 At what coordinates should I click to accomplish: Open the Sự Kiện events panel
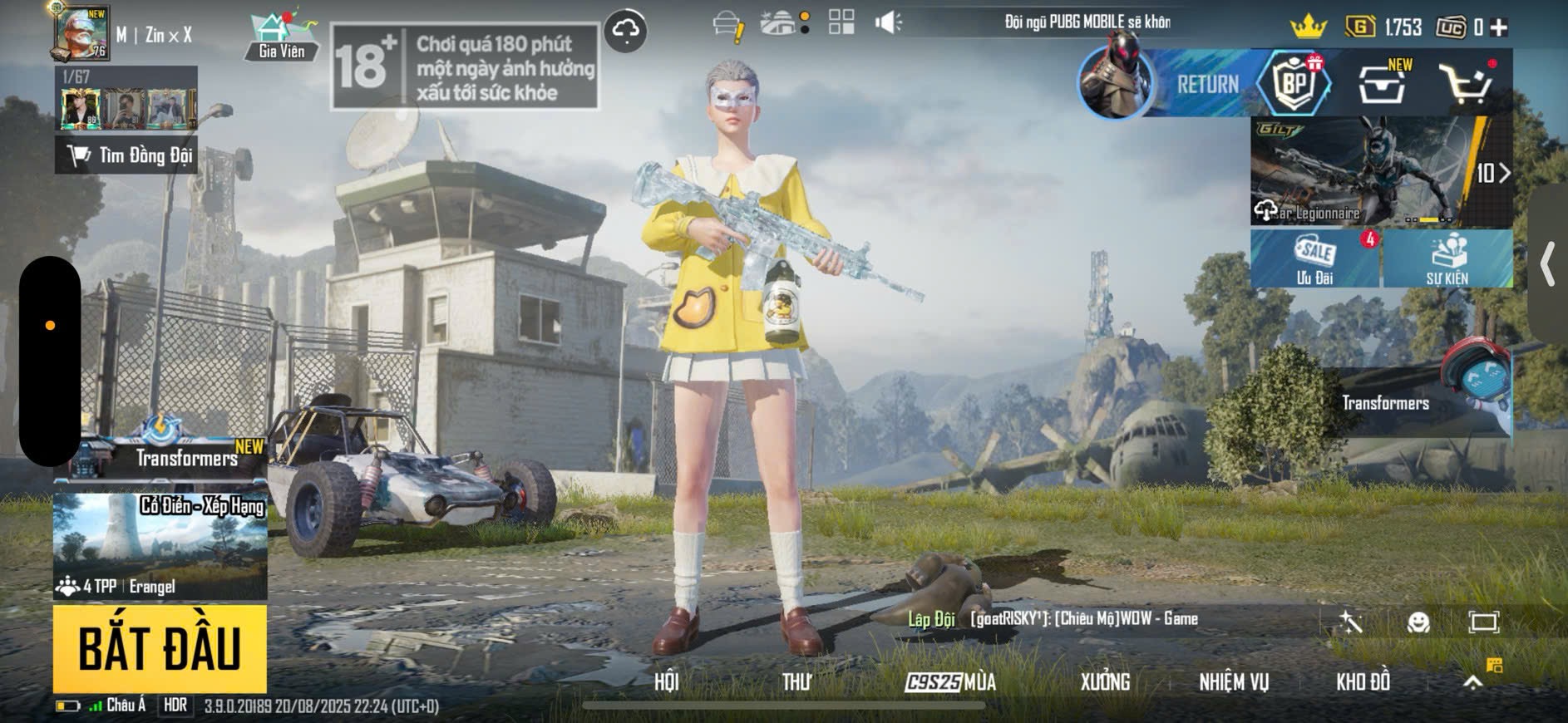point(1447,259)
